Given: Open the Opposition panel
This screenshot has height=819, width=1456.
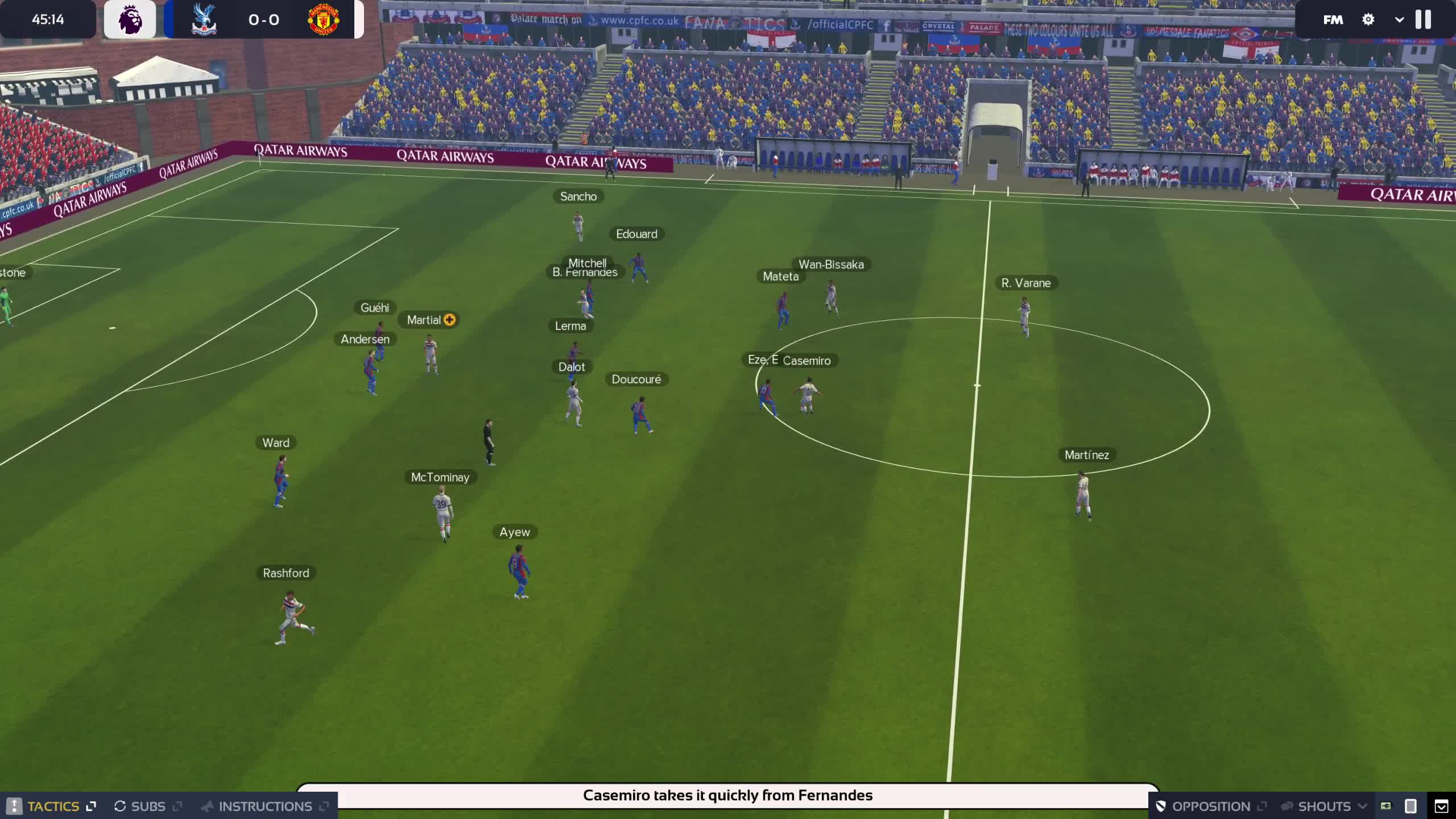Looking at the screenshot, I should 1210,806.
